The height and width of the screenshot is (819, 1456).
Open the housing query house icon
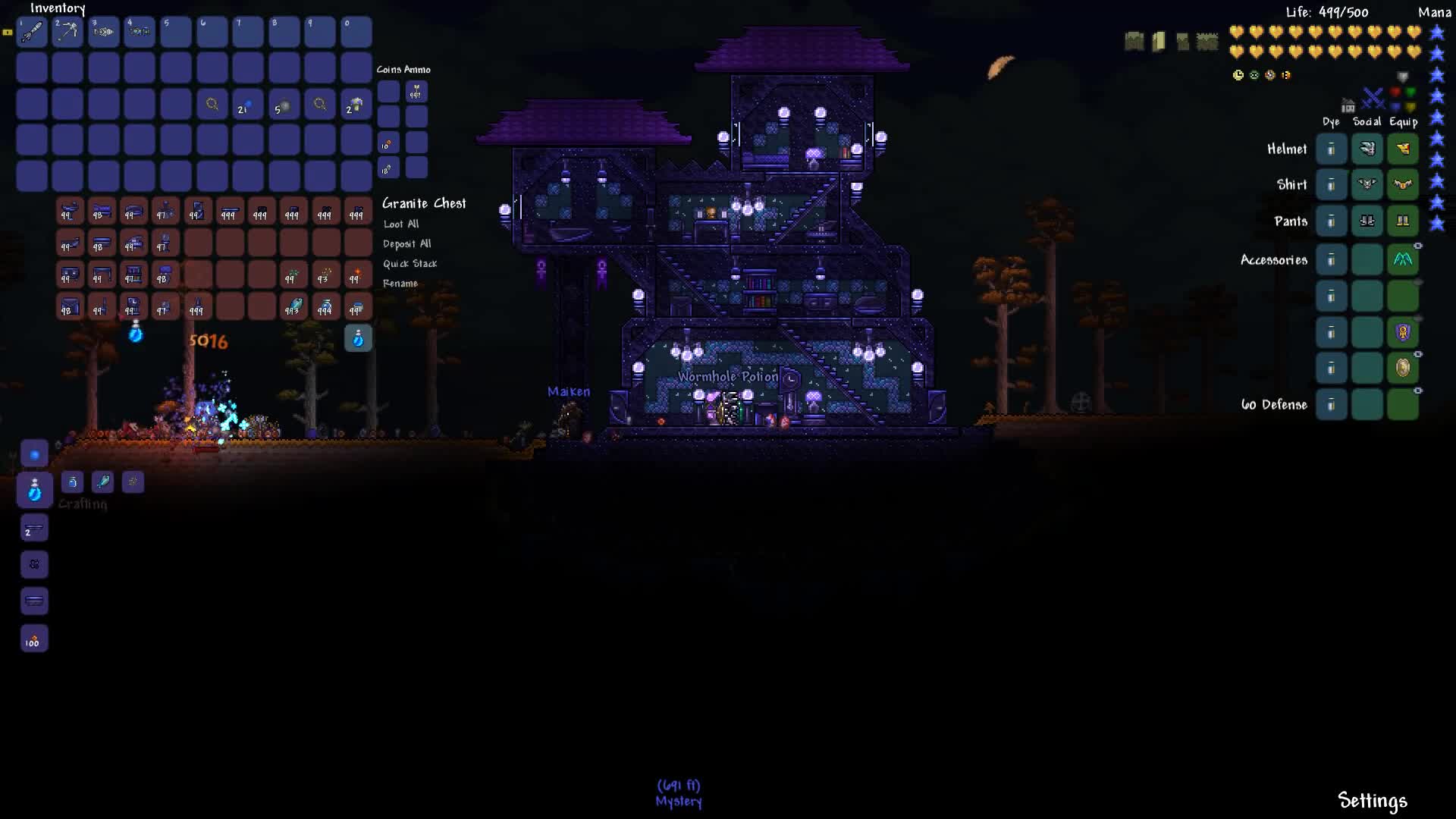pyautogui.click(x=1347, y=105)
